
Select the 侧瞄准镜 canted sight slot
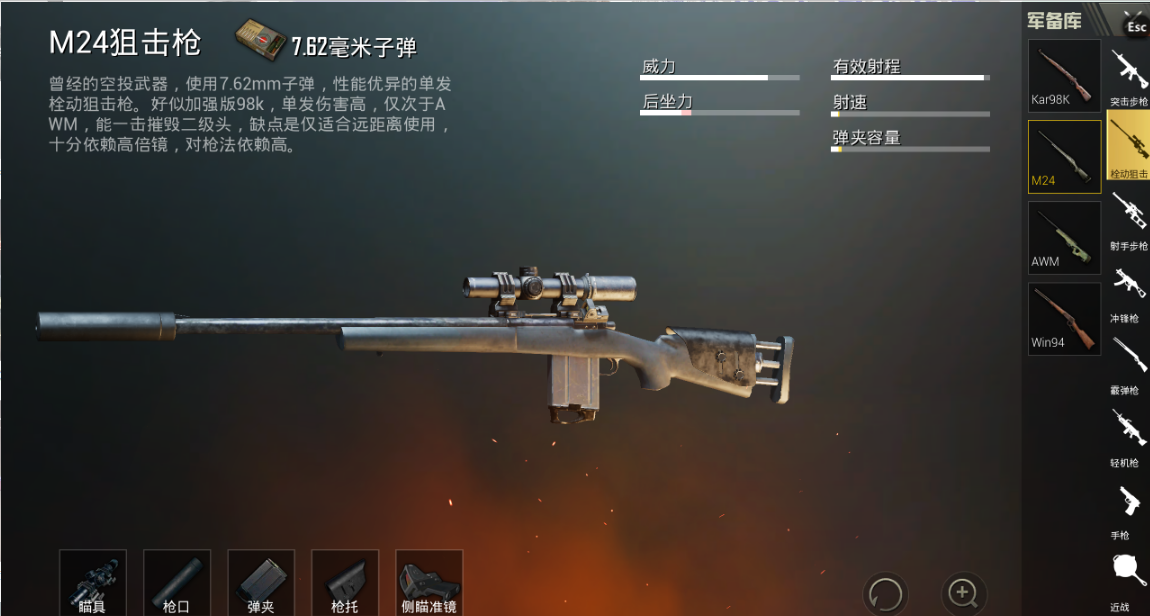pyautogui.click(x=429, y=582)
